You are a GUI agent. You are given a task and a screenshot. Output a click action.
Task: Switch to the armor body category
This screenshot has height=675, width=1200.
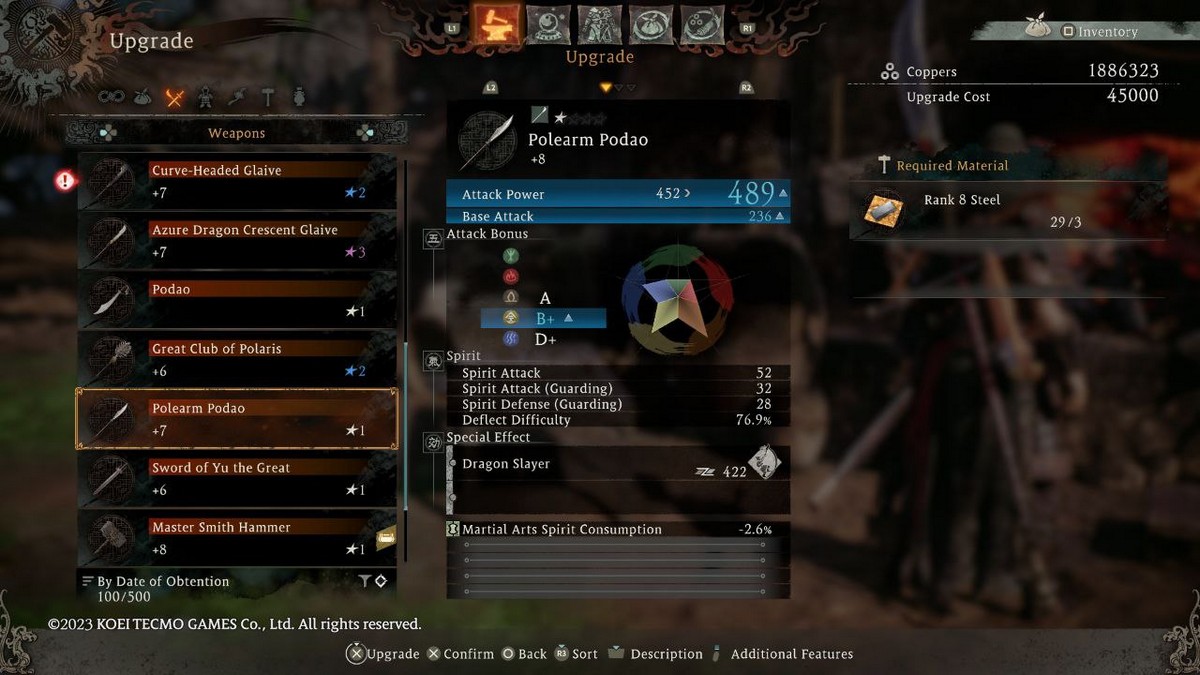(x=205, y=98)
